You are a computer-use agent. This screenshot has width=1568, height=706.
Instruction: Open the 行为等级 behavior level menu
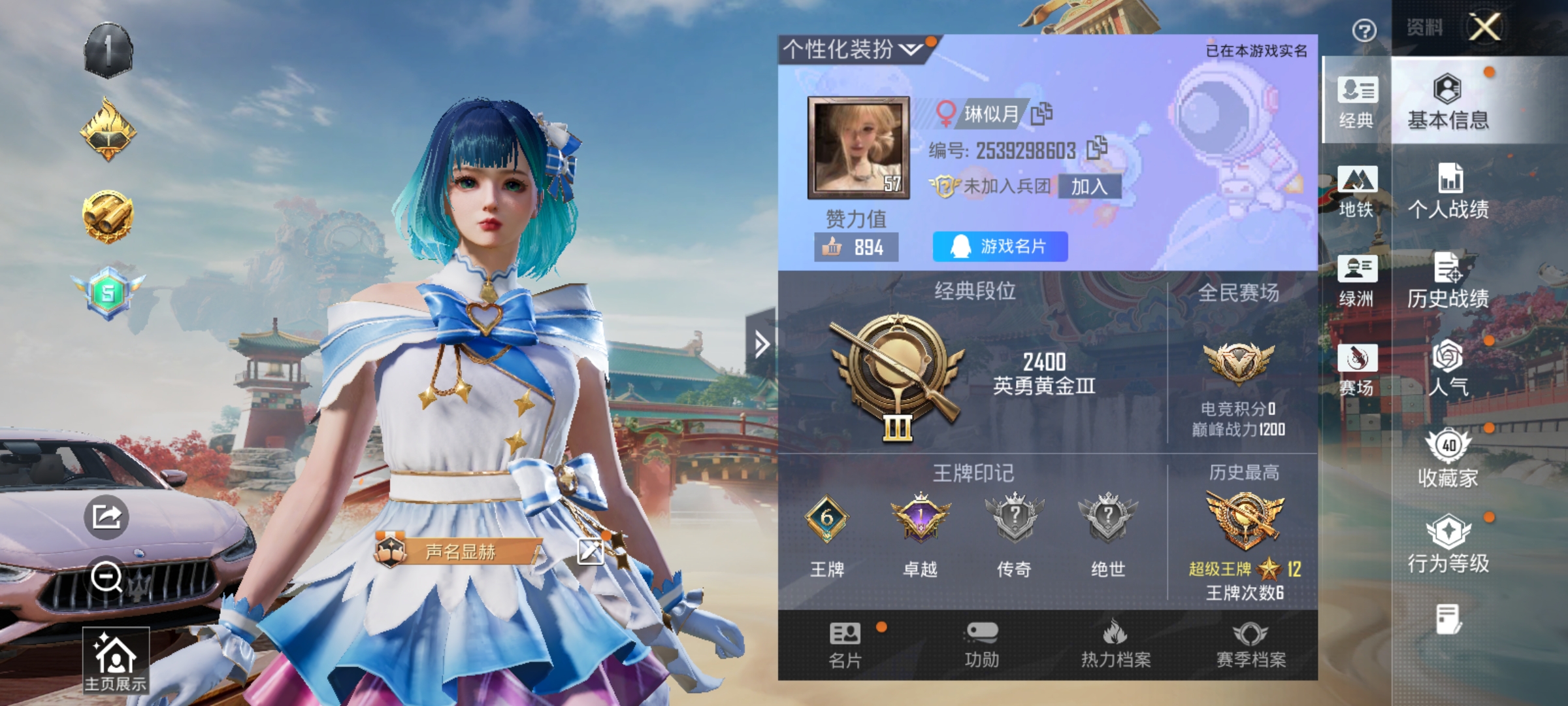tap(1448, 544)
